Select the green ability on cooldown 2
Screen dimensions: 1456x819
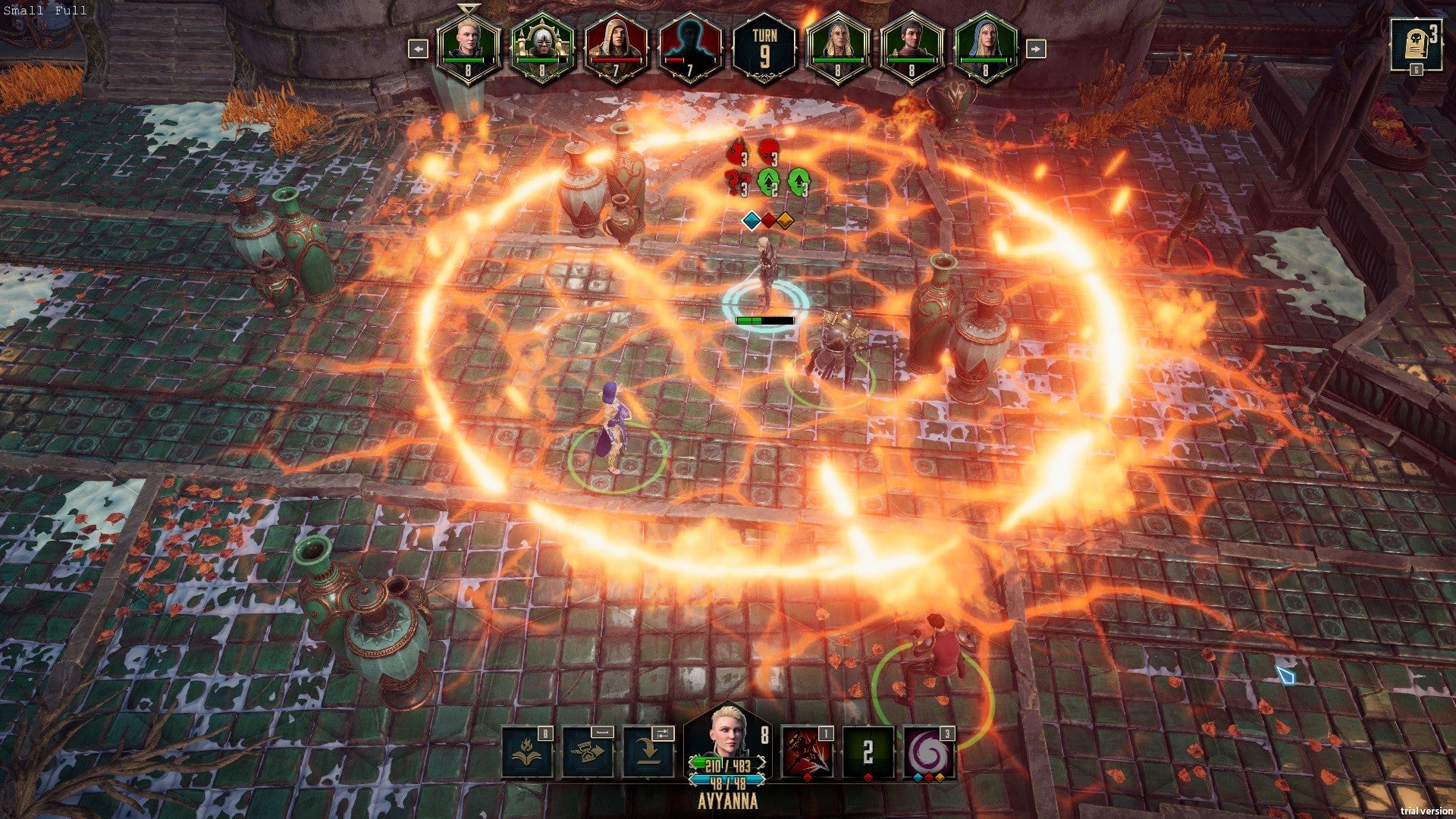click(868, 752)
